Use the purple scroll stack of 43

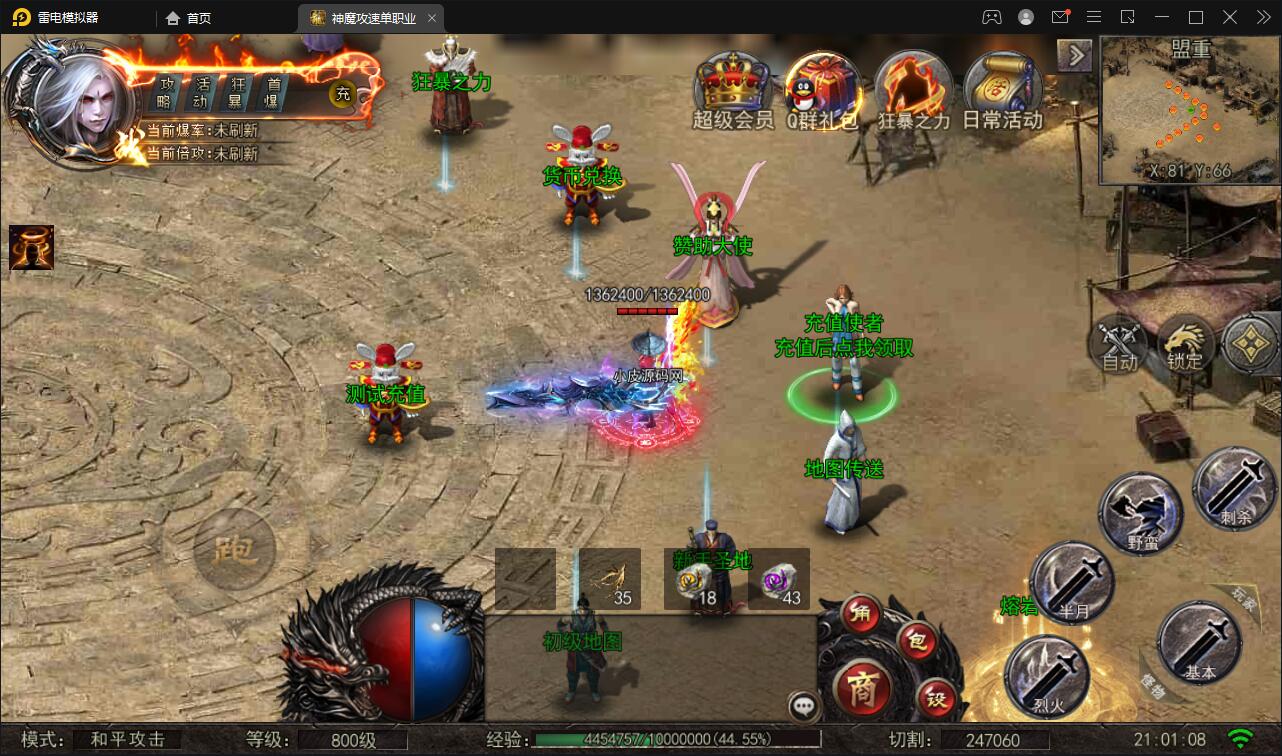point(779,578)
